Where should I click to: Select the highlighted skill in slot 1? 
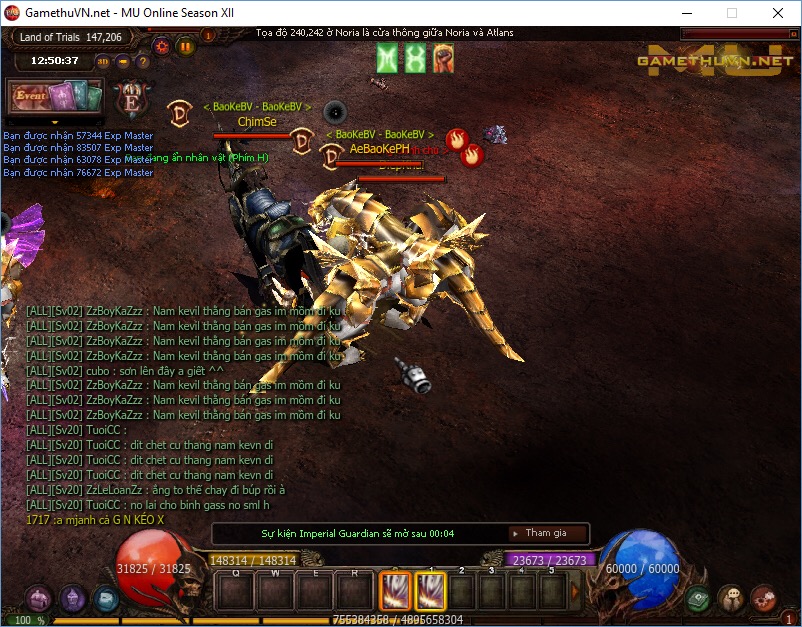(430, 591)
